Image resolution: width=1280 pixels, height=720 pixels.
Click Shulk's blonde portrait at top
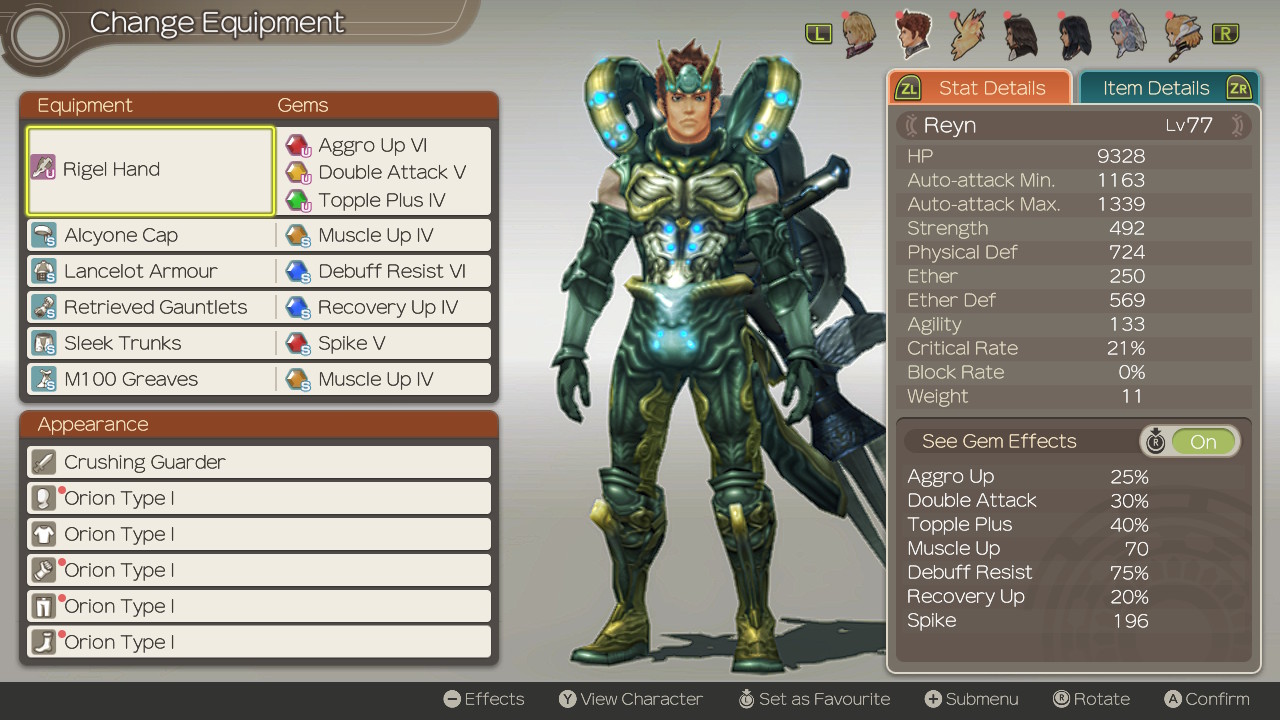(858, 33)
